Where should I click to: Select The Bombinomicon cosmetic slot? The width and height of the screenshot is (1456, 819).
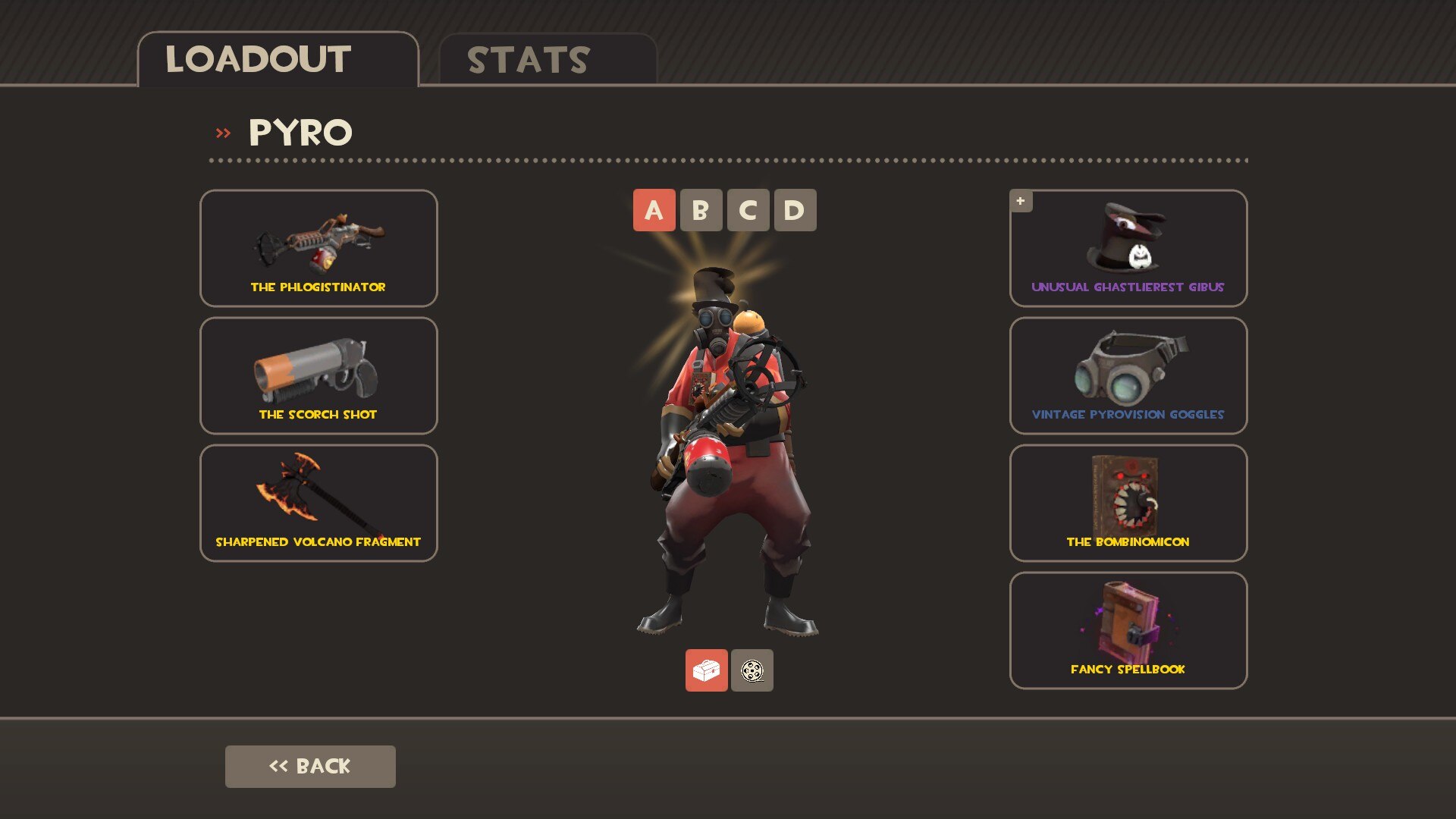tap(1128, 503)
